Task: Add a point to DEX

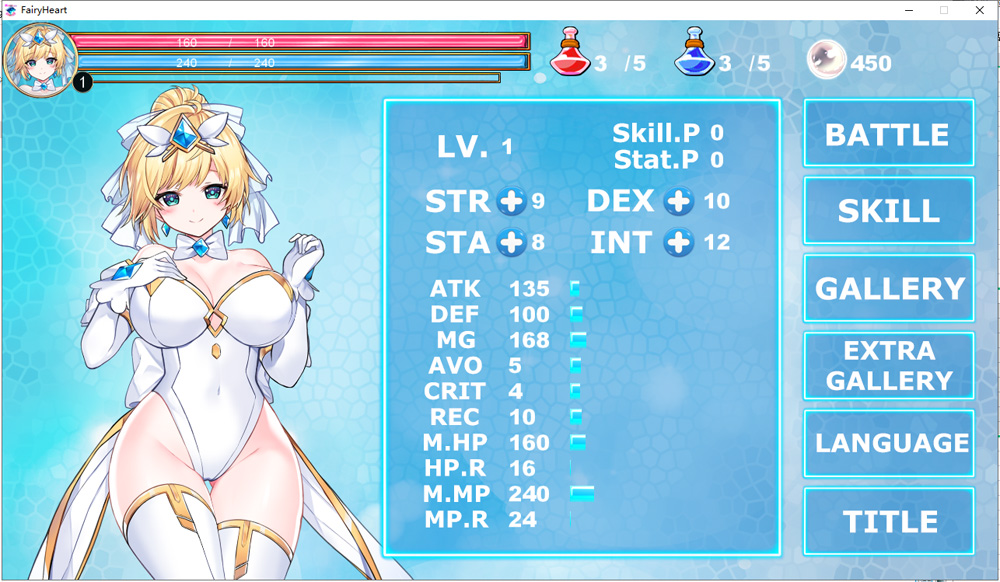Action: 679,201
